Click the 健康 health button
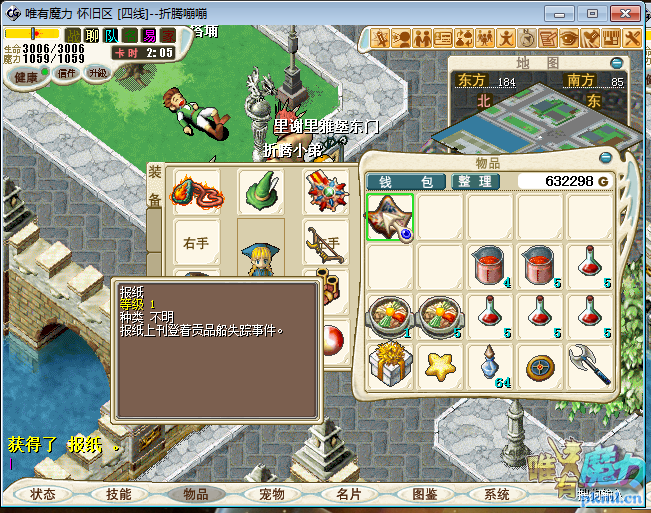 point(27,78)
